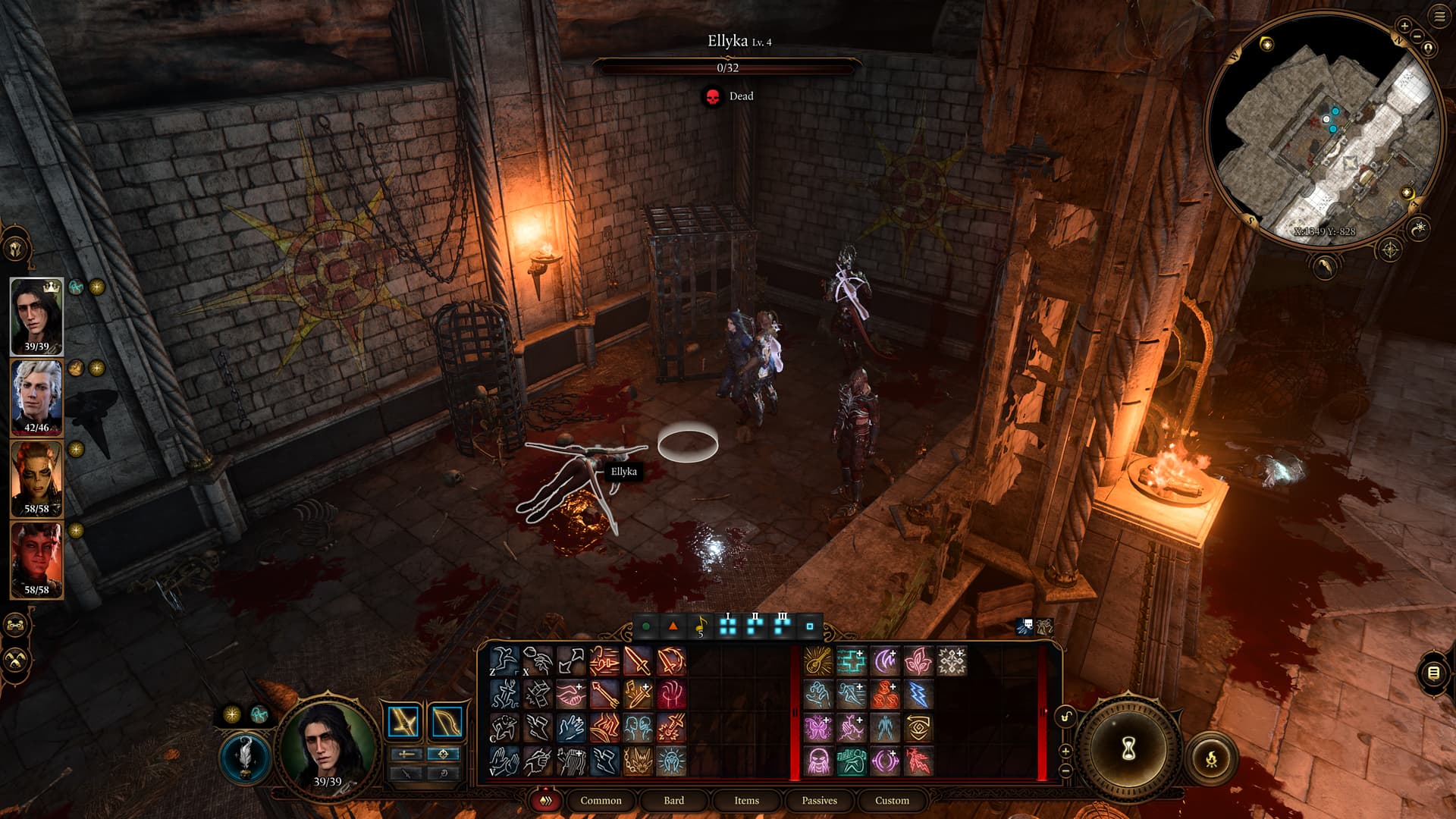This screenshot has height=819, width=1456.
Task: Select the ranged bow weapon slot
Action: (x=447, y=722)
